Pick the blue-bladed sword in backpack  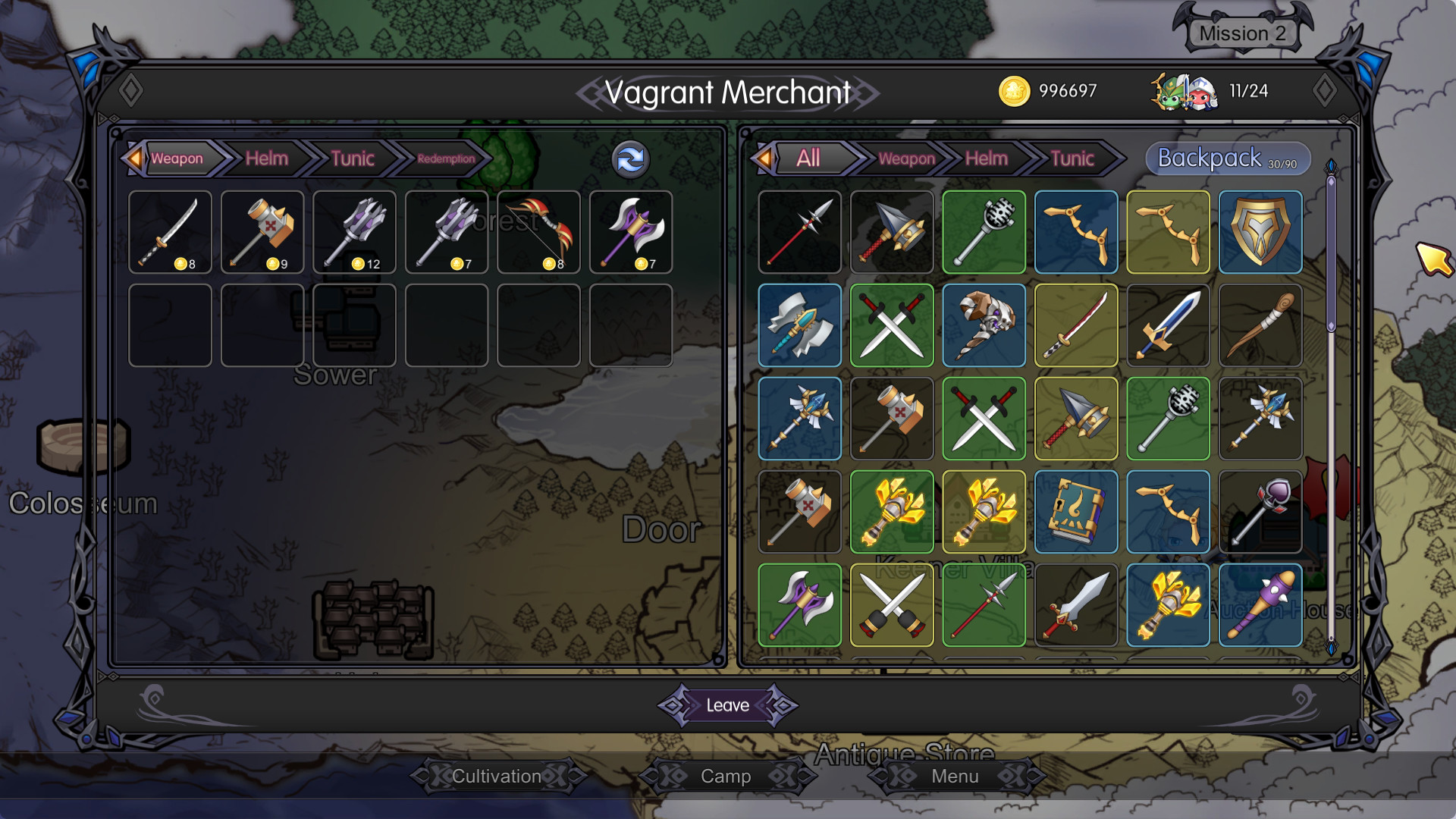pos(1168,325)
